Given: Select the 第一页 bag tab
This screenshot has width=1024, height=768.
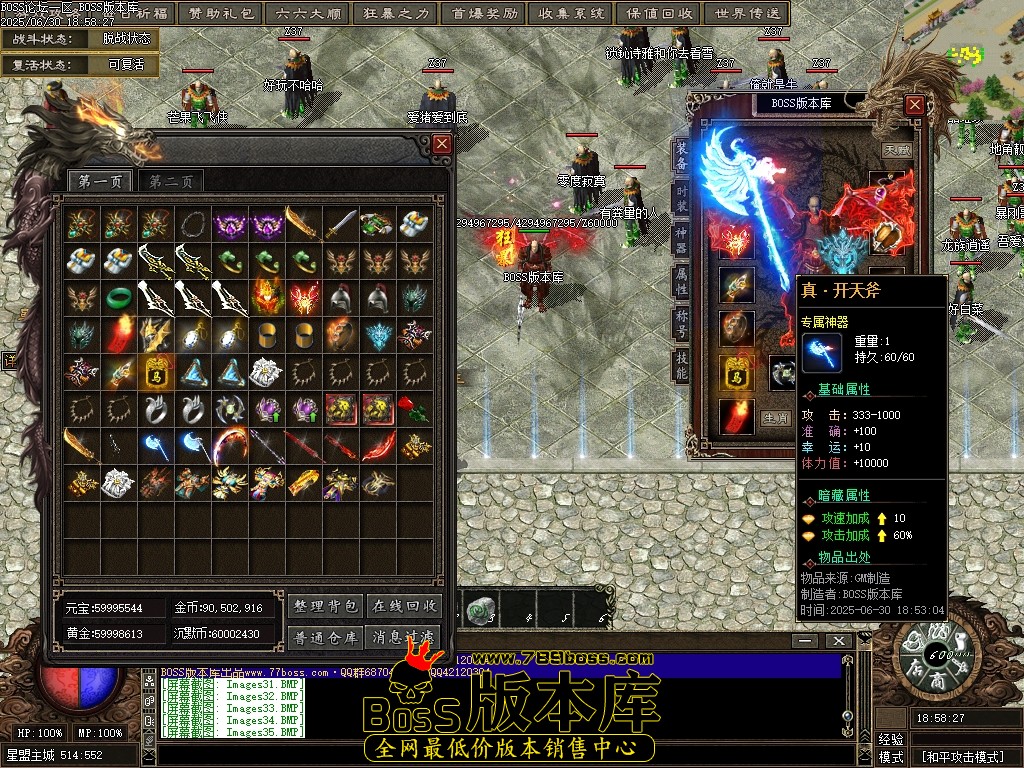Looking at the screenshot, I should tap(100, 181).
